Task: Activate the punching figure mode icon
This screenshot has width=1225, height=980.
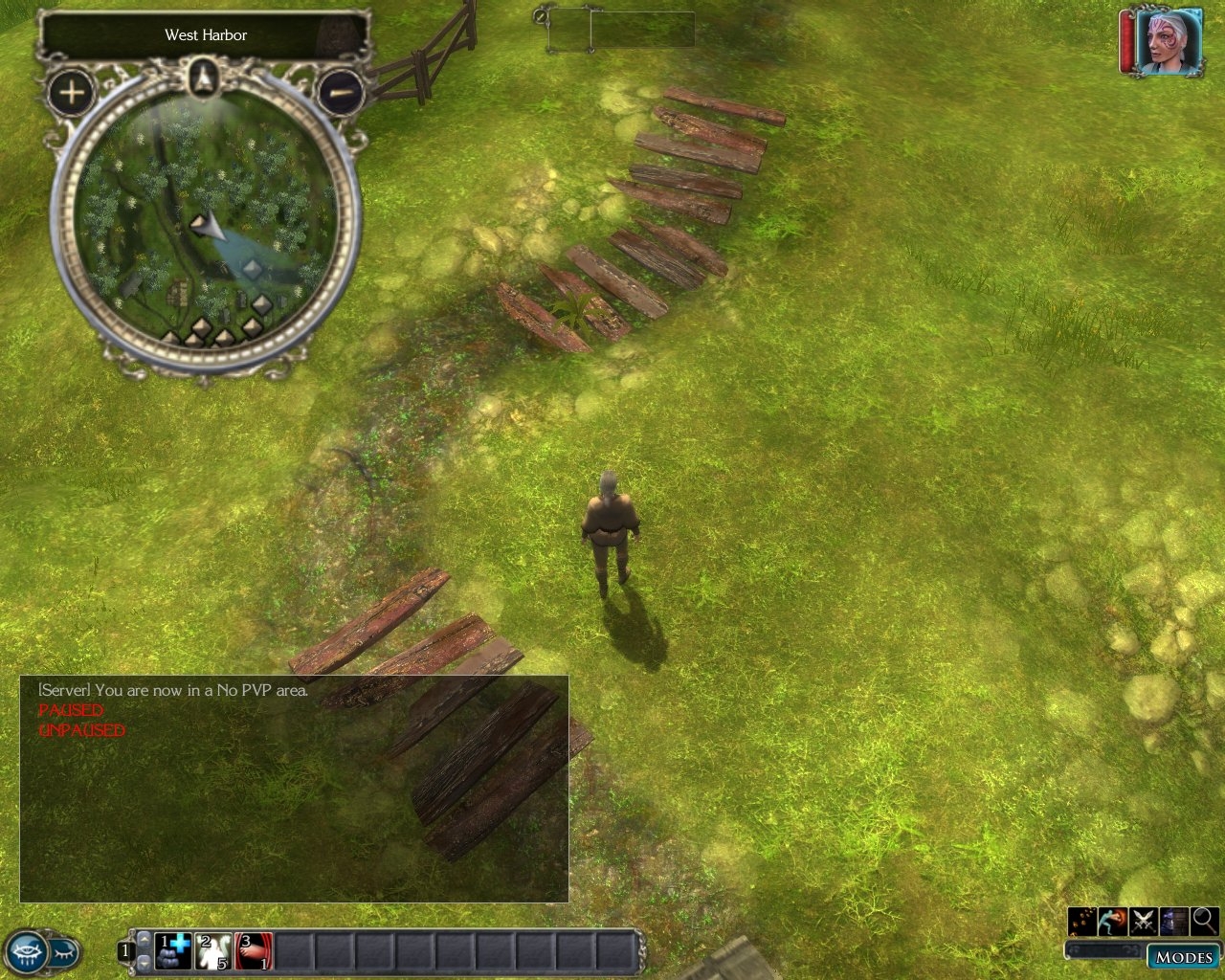Action: tap(1113, 921)
